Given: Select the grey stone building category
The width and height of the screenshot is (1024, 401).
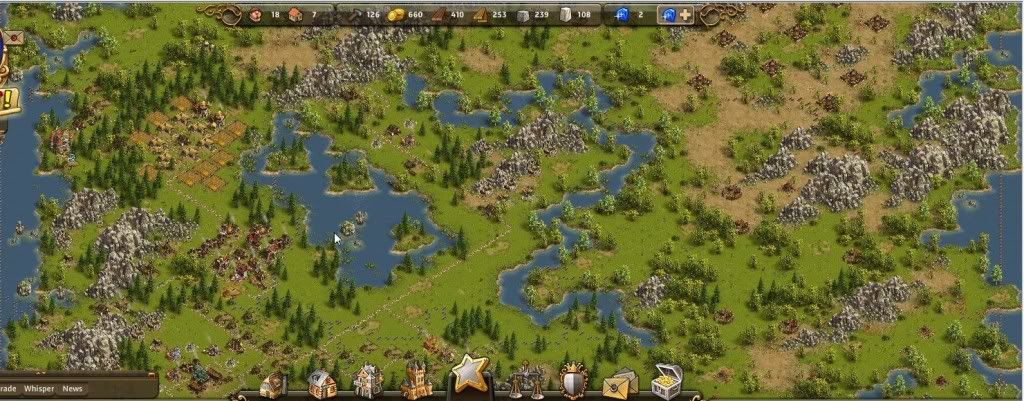Looking at the screenshot, I should 368,381.
